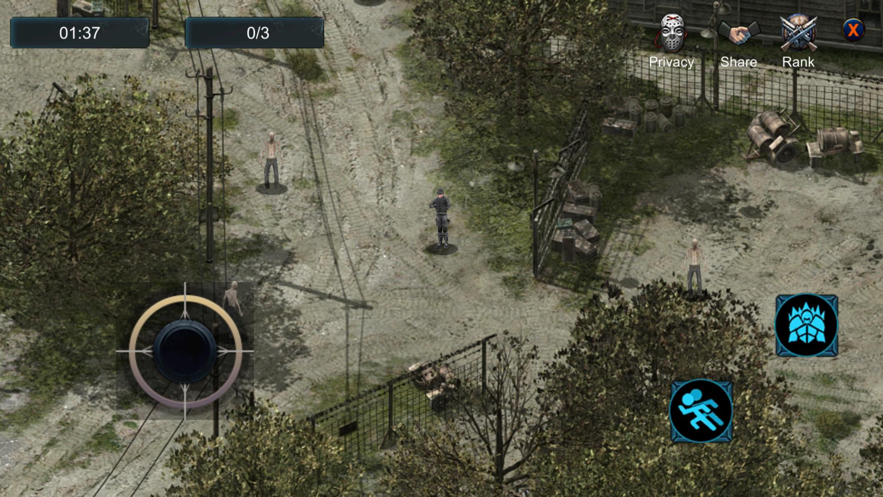This screenshot has height=497, width=883.
Task: Trigger the blue running sprint ability
Action: coord(701,410)
